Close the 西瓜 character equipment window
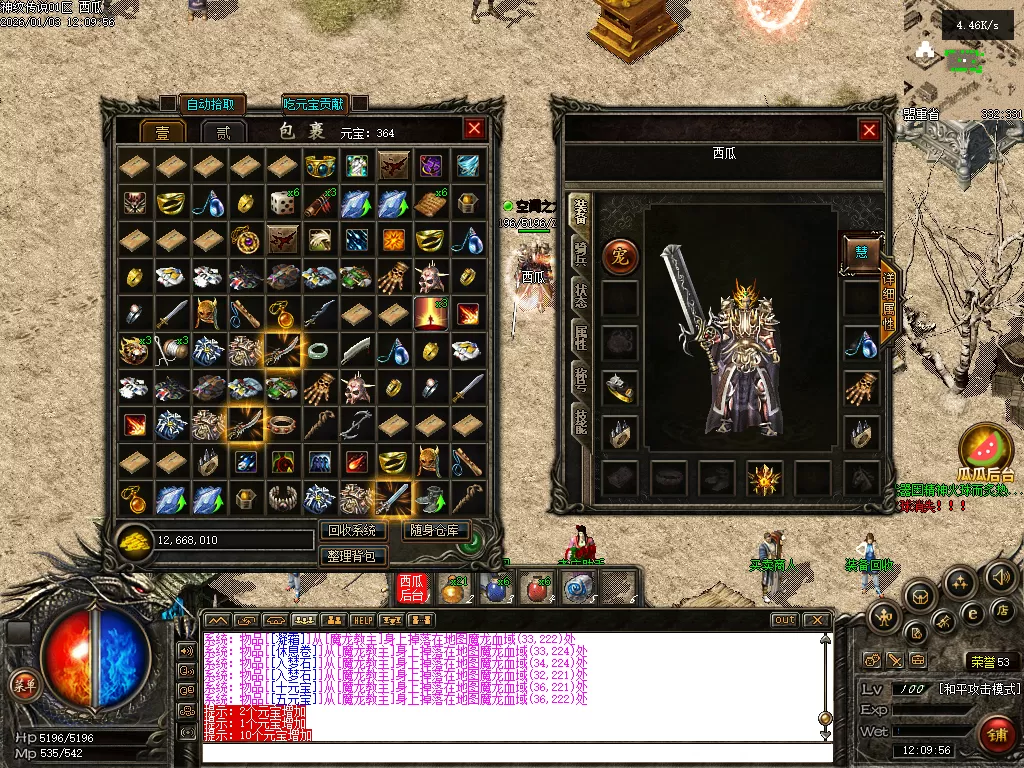 (x=870, y=130)
